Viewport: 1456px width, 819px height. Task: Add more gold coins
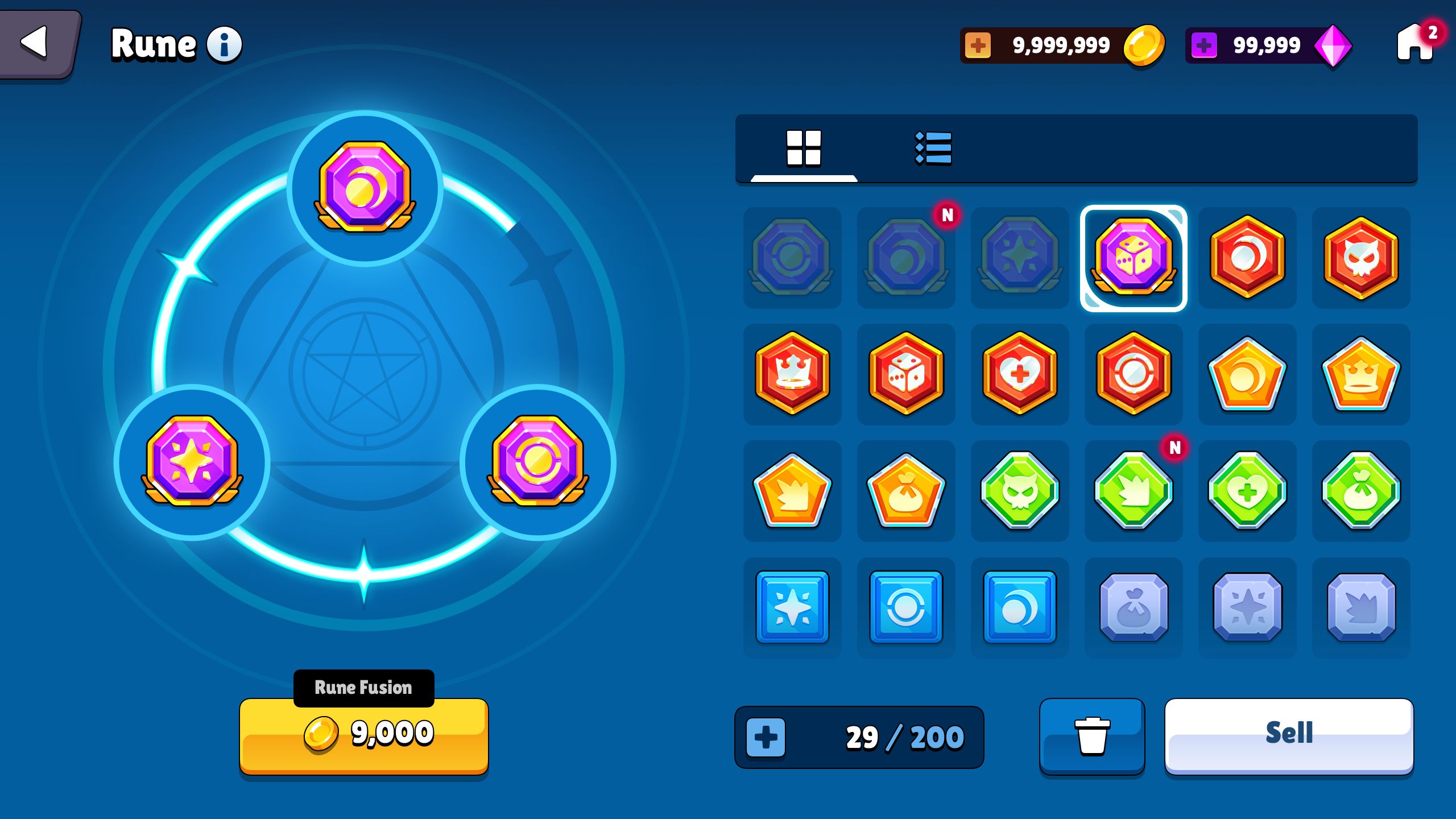[978, 45]
